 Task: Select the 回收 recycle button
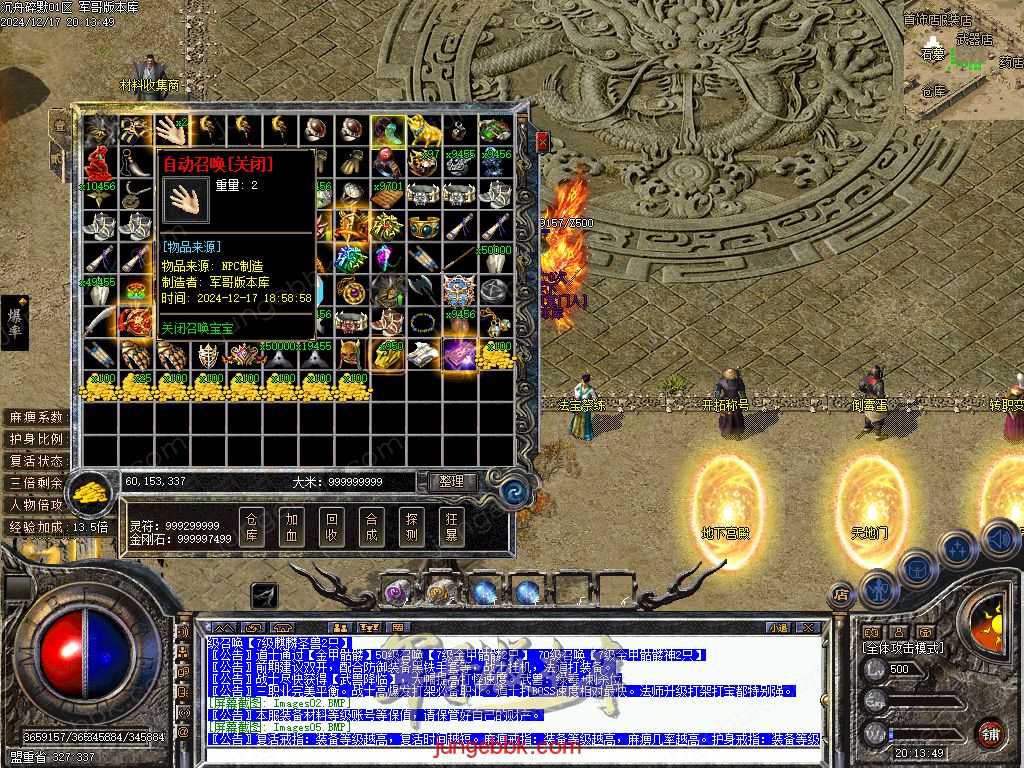331,526
